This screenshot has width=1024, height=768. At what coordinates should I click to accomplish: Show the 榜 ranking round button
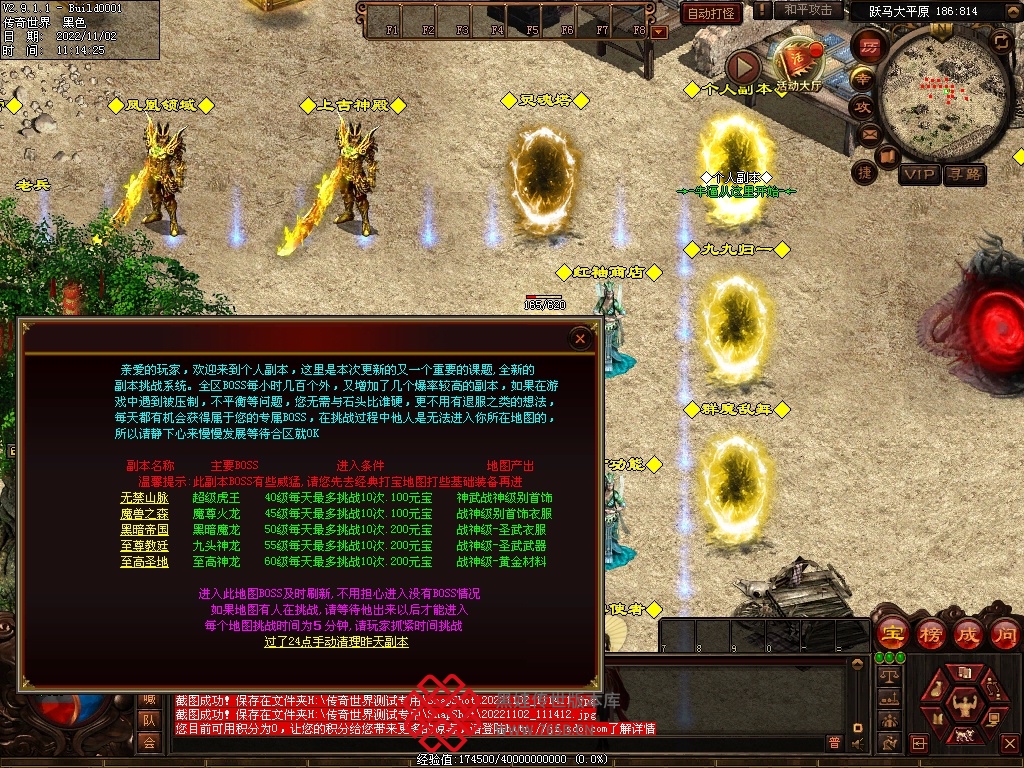click(x=929, y=633)
